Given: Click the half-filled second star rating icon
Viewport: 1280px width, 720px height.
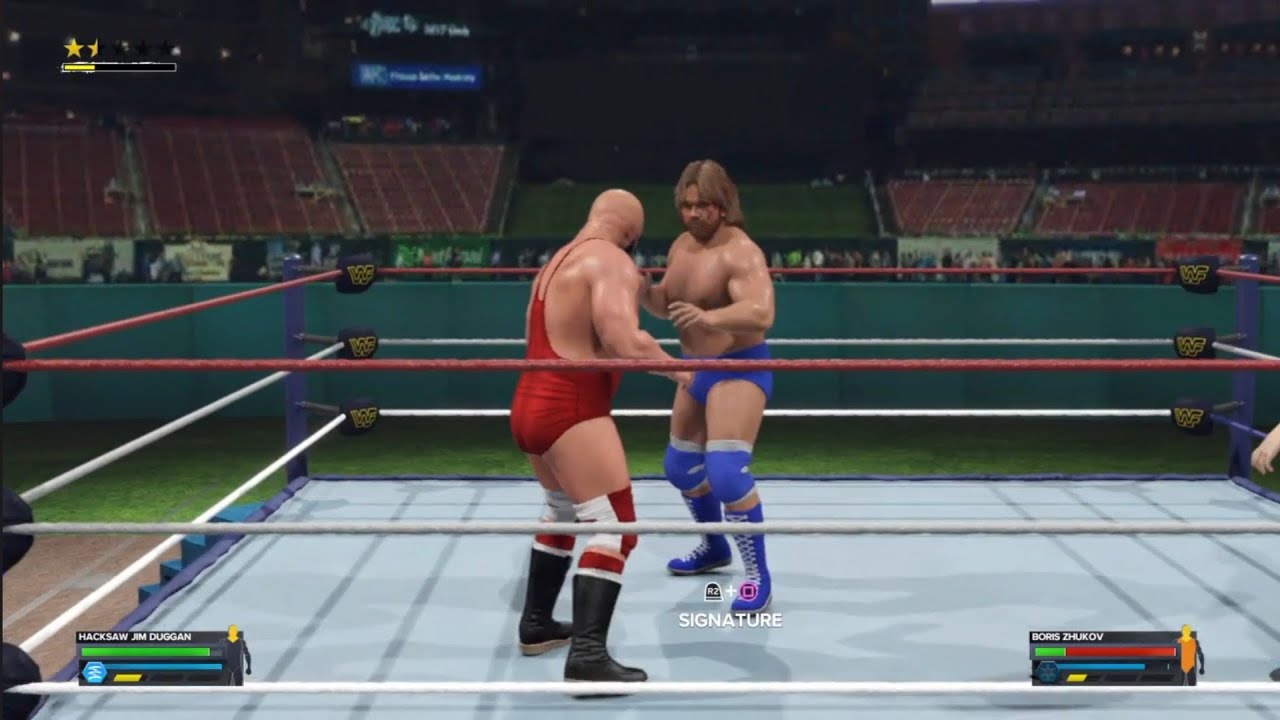Looking at the screenshot, I should [x=92, y=45].
